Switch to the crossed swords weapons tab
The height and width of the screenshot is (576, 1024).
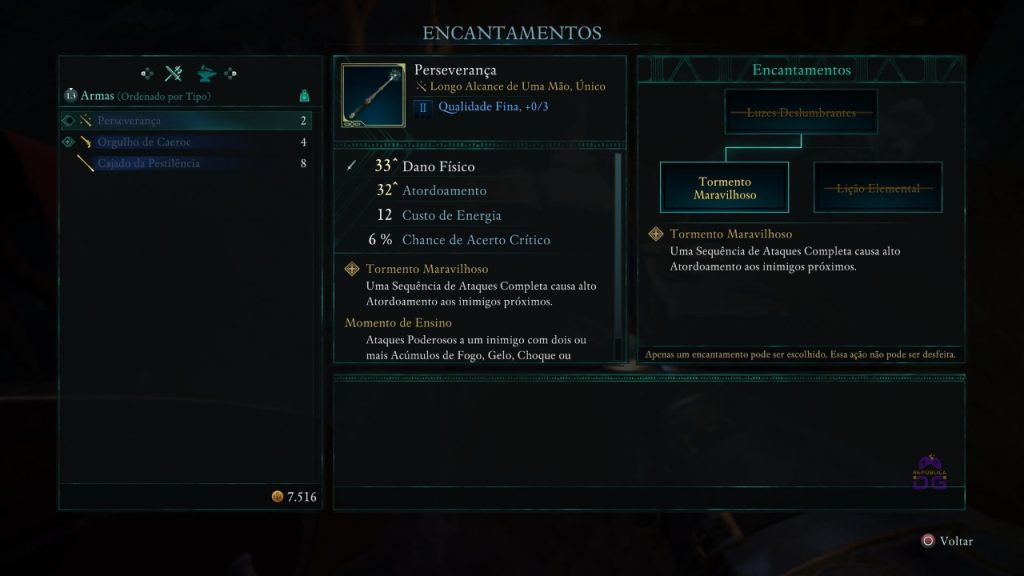(x=174, y=73)
